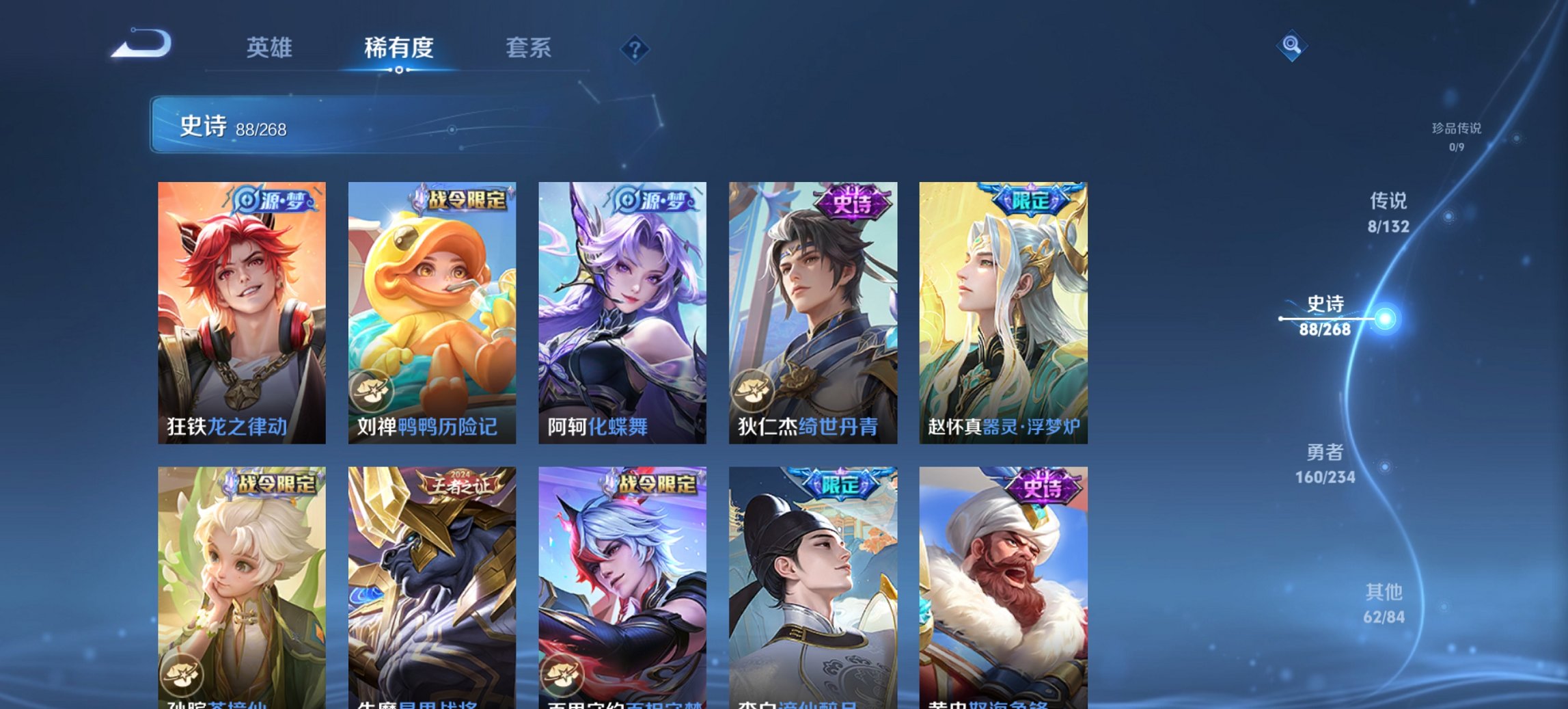Switch to the 英雄 tab
Viewport: 1568px width, 709px height.
(x=271, y=48)
